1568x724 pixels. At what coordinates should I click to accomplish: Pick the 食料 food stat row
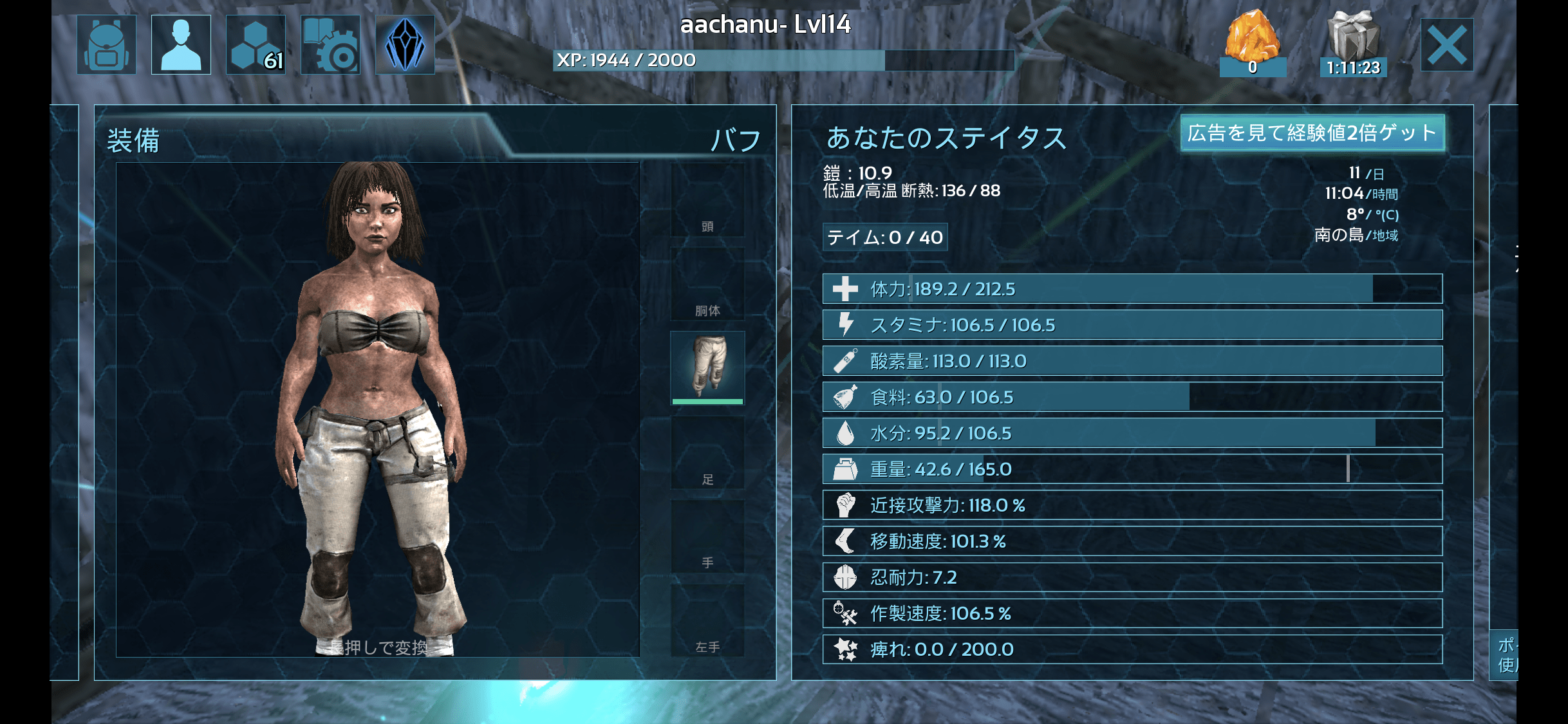click(x=1132, y=397)
